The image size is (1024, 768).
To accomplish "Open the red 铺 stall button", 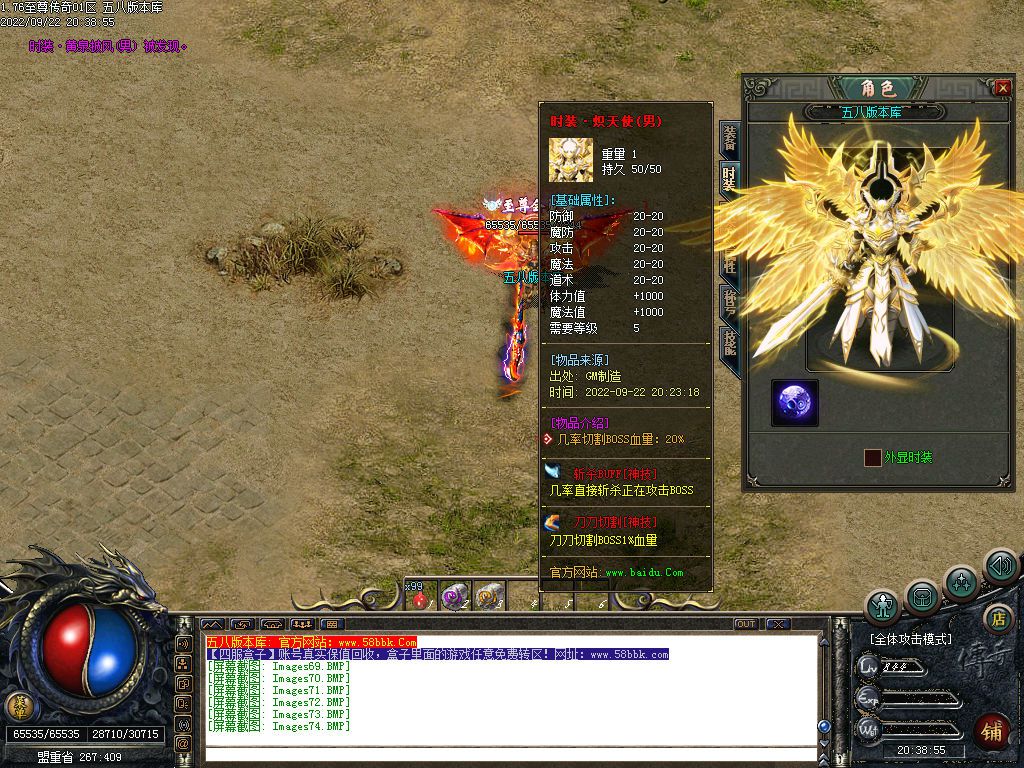I will click(x=992, y=731).
